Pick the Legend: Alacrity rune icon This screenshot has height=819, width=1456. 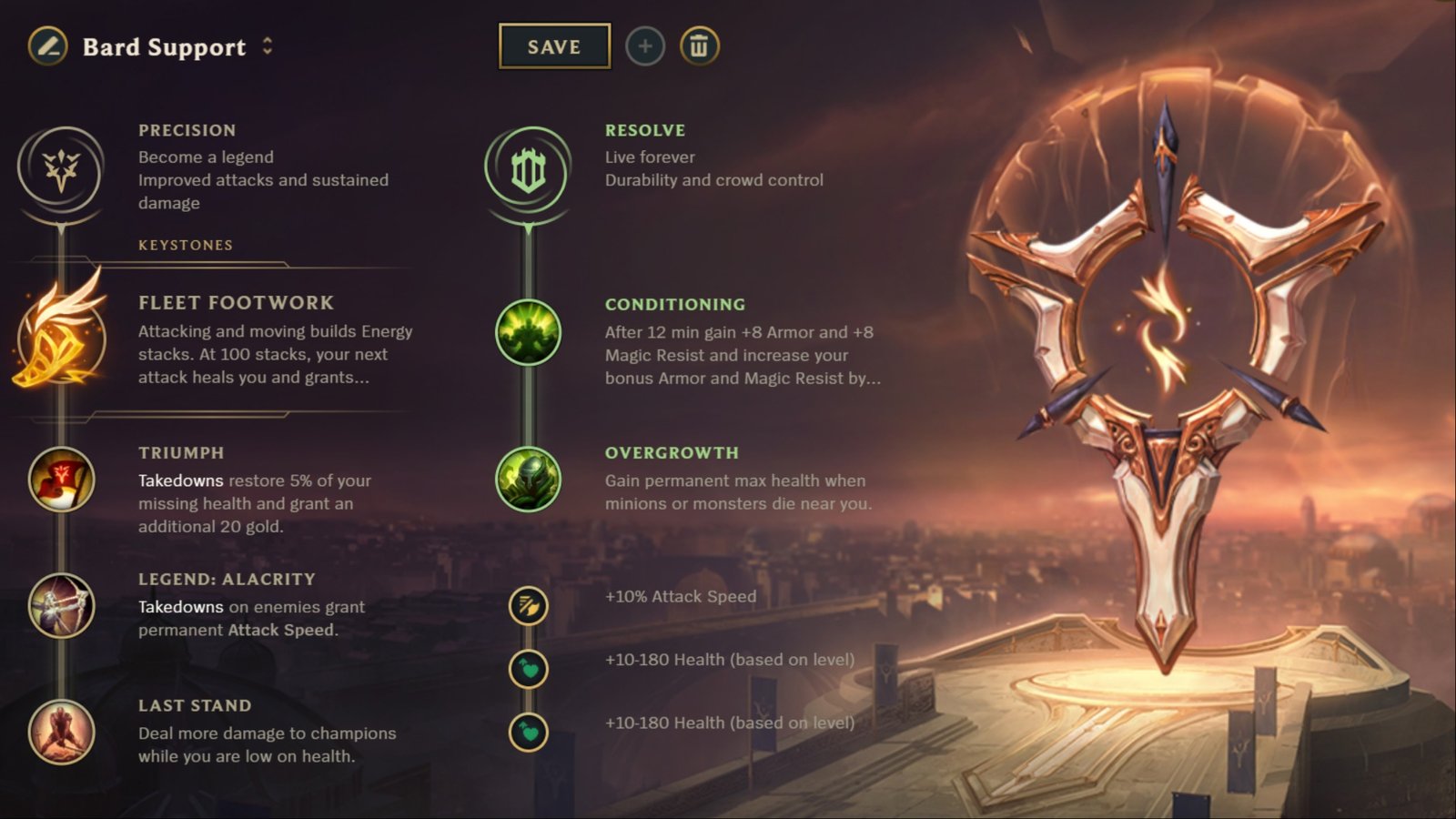coord(61,607)
